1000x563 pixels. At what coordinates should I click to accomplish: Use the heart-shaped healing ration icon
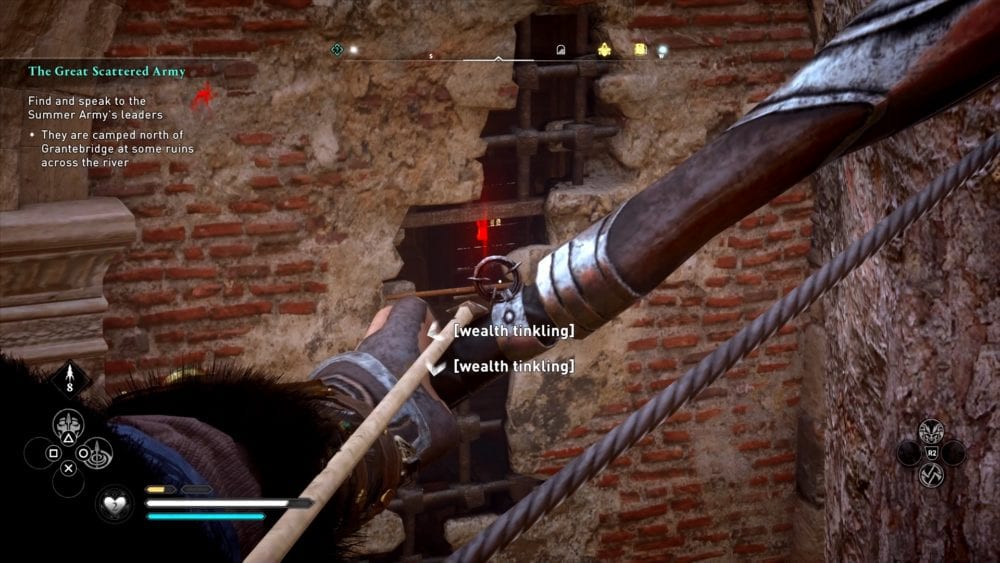pos(114,503)
